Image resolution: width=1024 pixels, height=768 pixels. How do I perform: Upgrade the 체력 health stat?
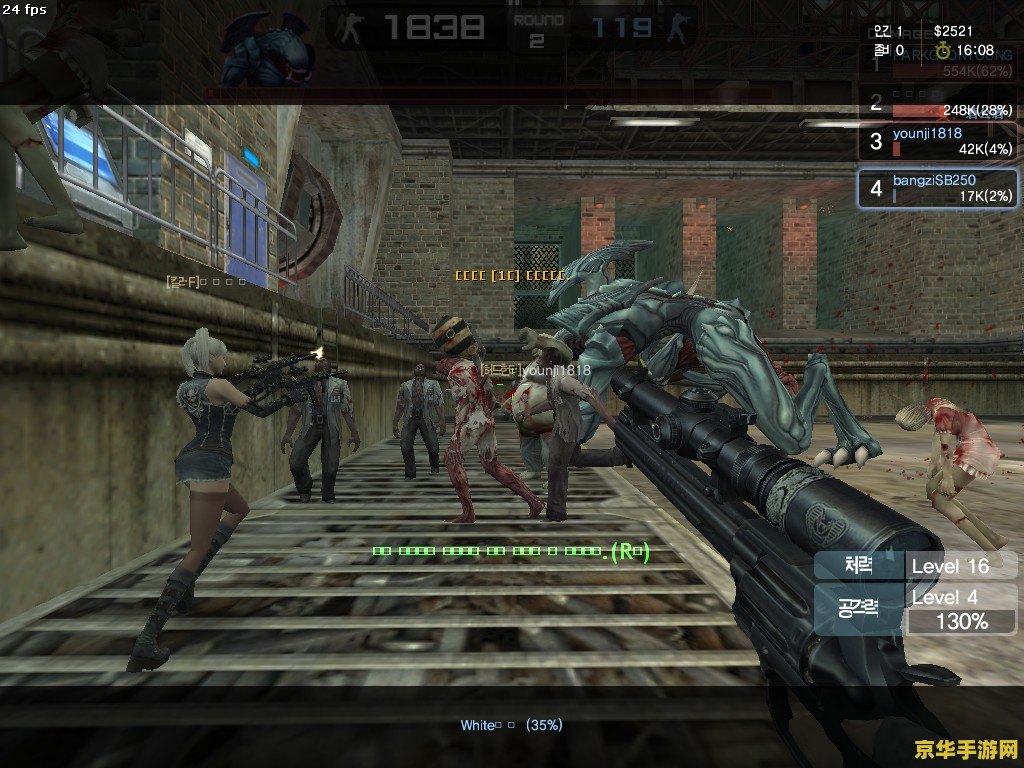859,566
